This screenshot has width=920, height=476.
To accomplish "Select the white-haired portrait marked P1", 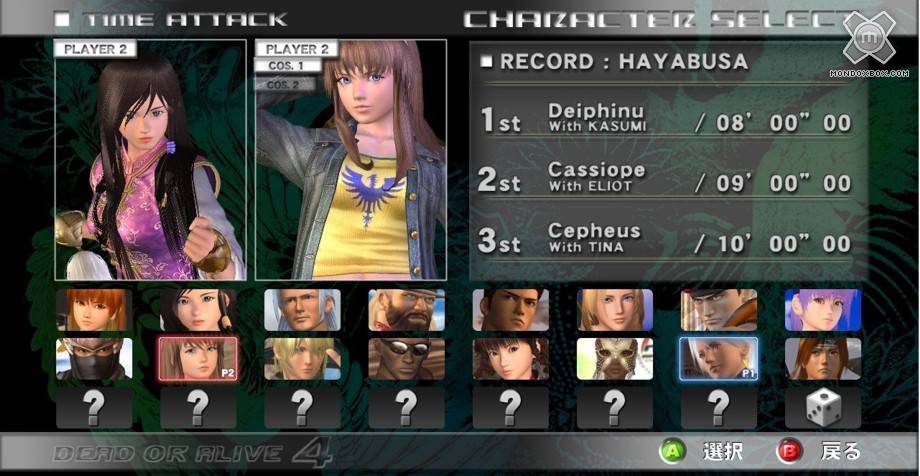I will coord(718,358).
